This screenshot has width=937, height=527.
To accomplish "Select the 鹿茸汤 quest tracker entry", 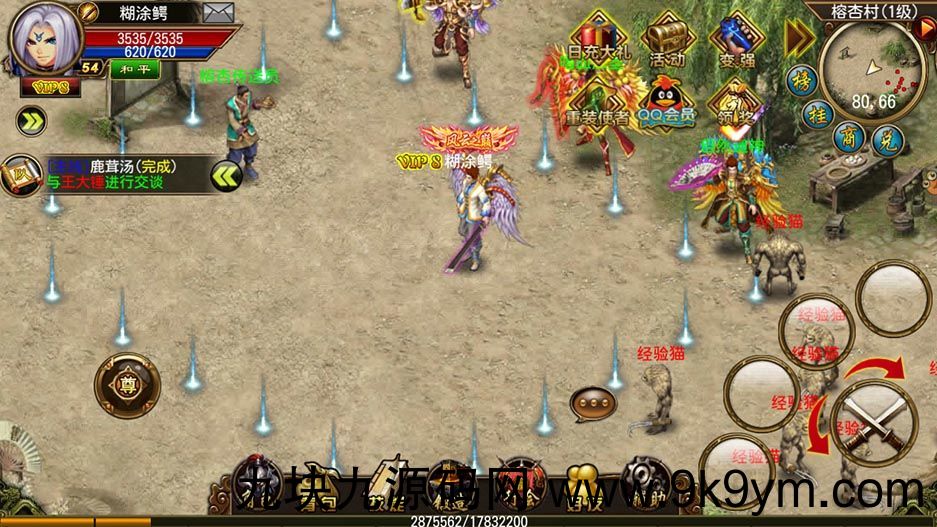I will click(x=112, y=174).
